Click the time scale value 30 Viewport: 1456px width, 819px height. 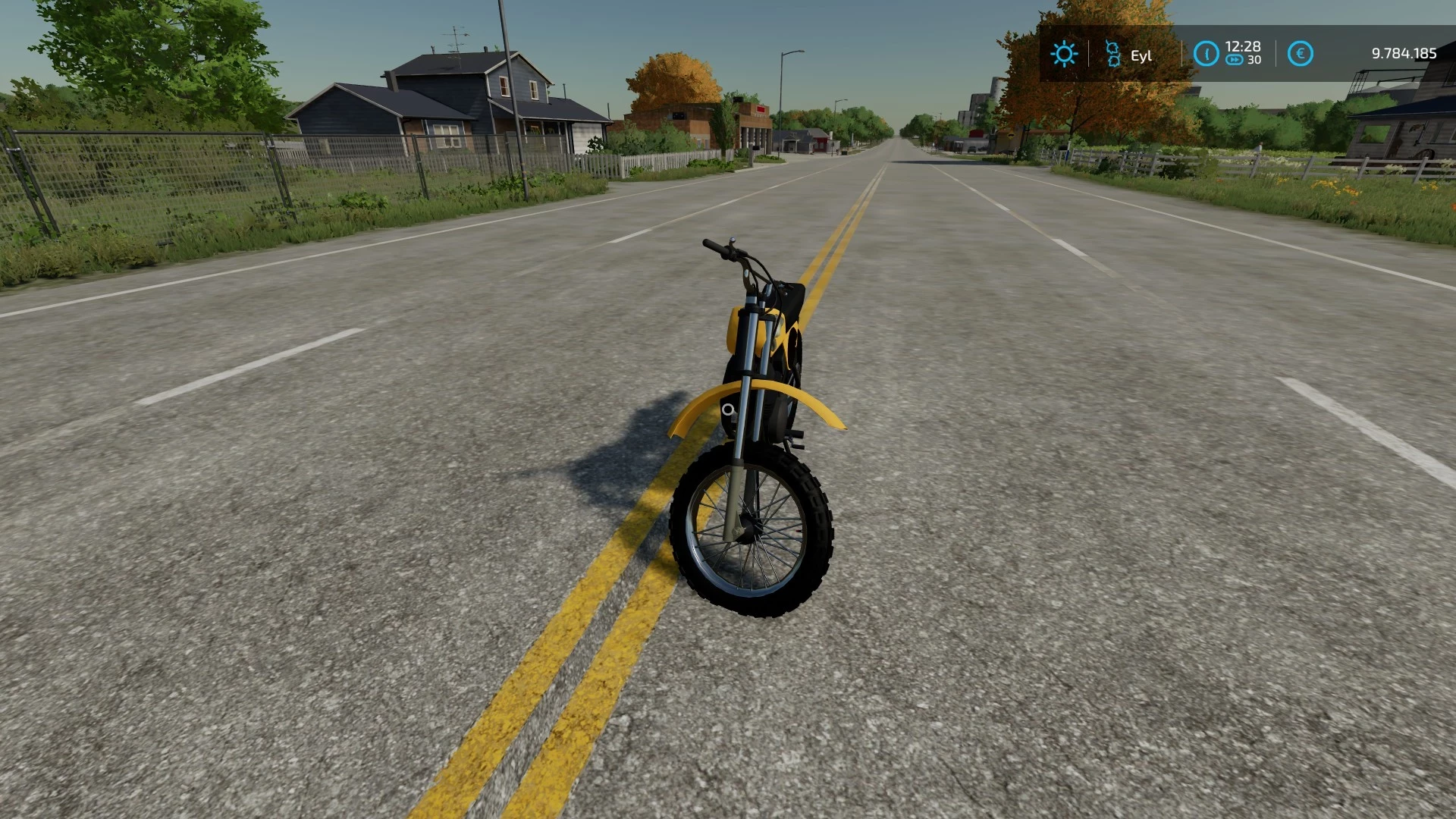tap(1254, 61)
